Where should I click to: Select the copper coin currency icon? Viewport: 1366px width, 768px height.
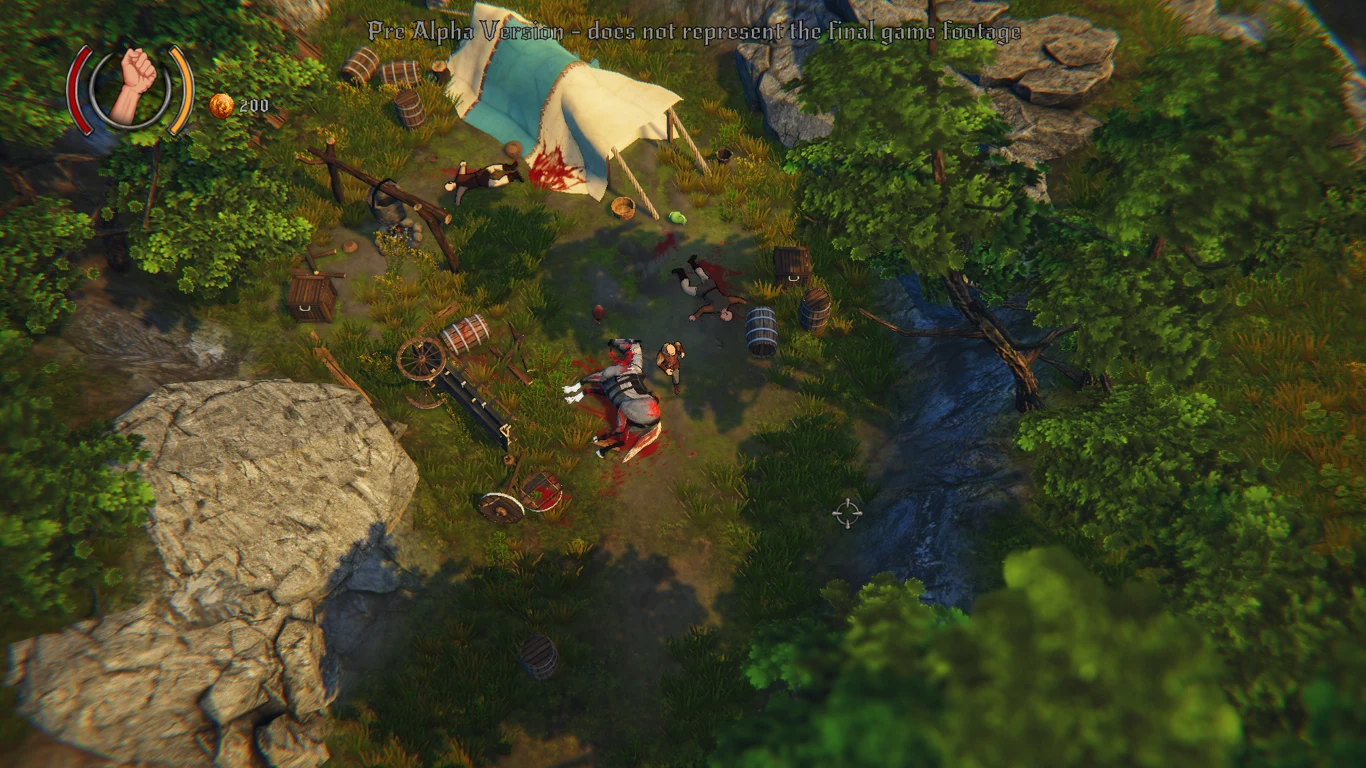click(221, 106)
